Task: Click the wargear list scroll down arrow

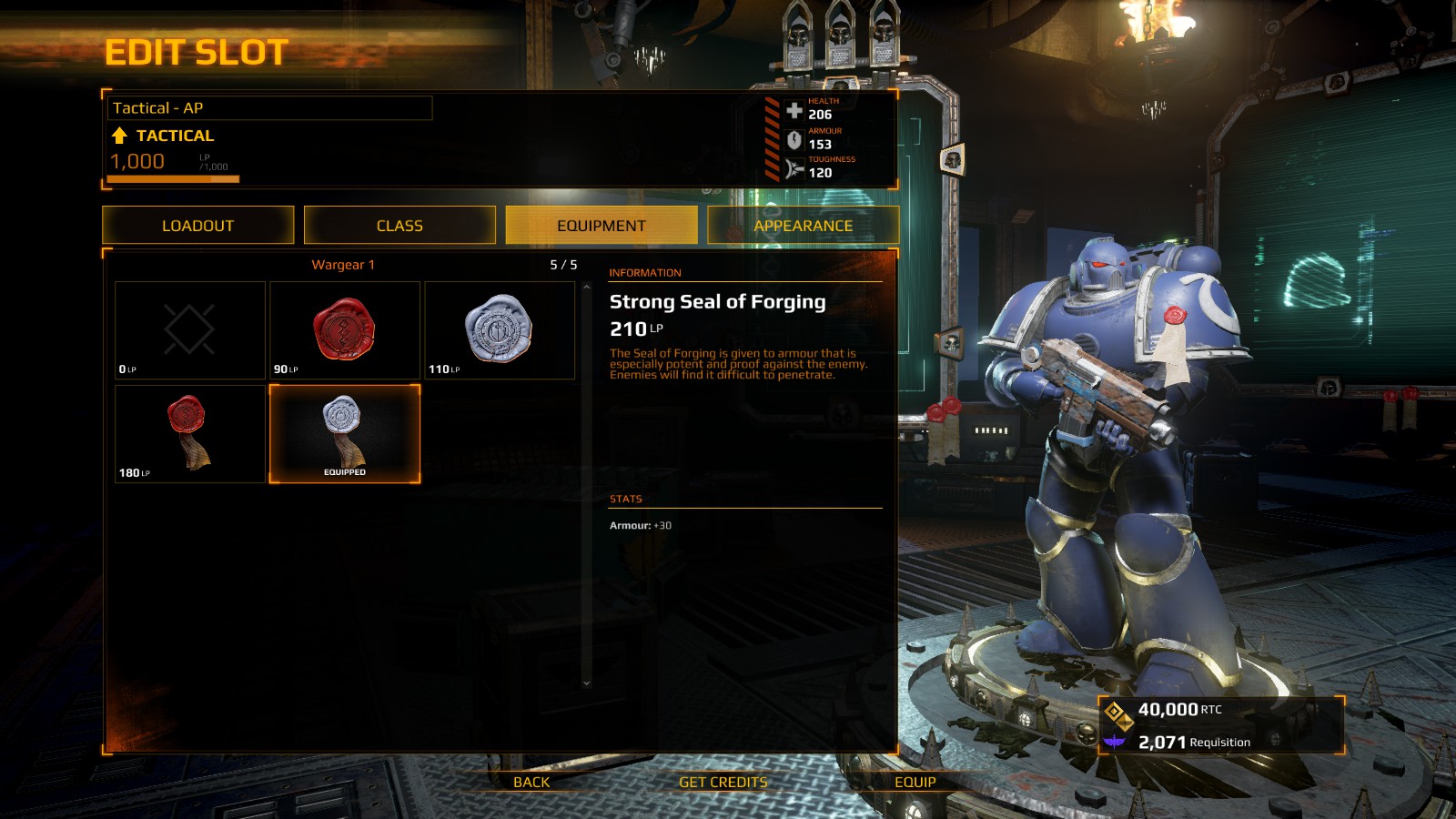Action: (x=587, y=682)
